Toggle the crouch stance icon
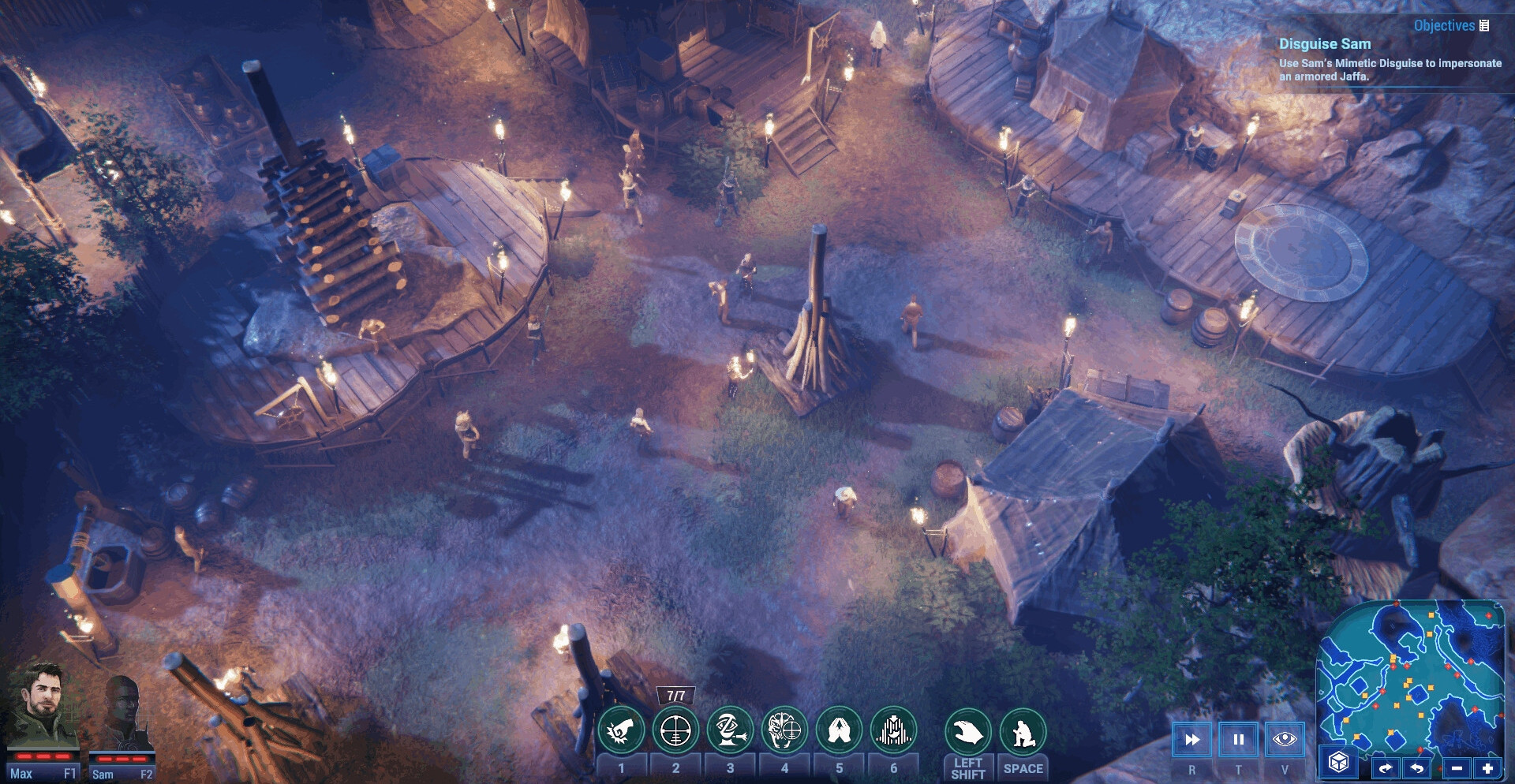Viewport: 1515px width, 784px height. [1023, 733]
